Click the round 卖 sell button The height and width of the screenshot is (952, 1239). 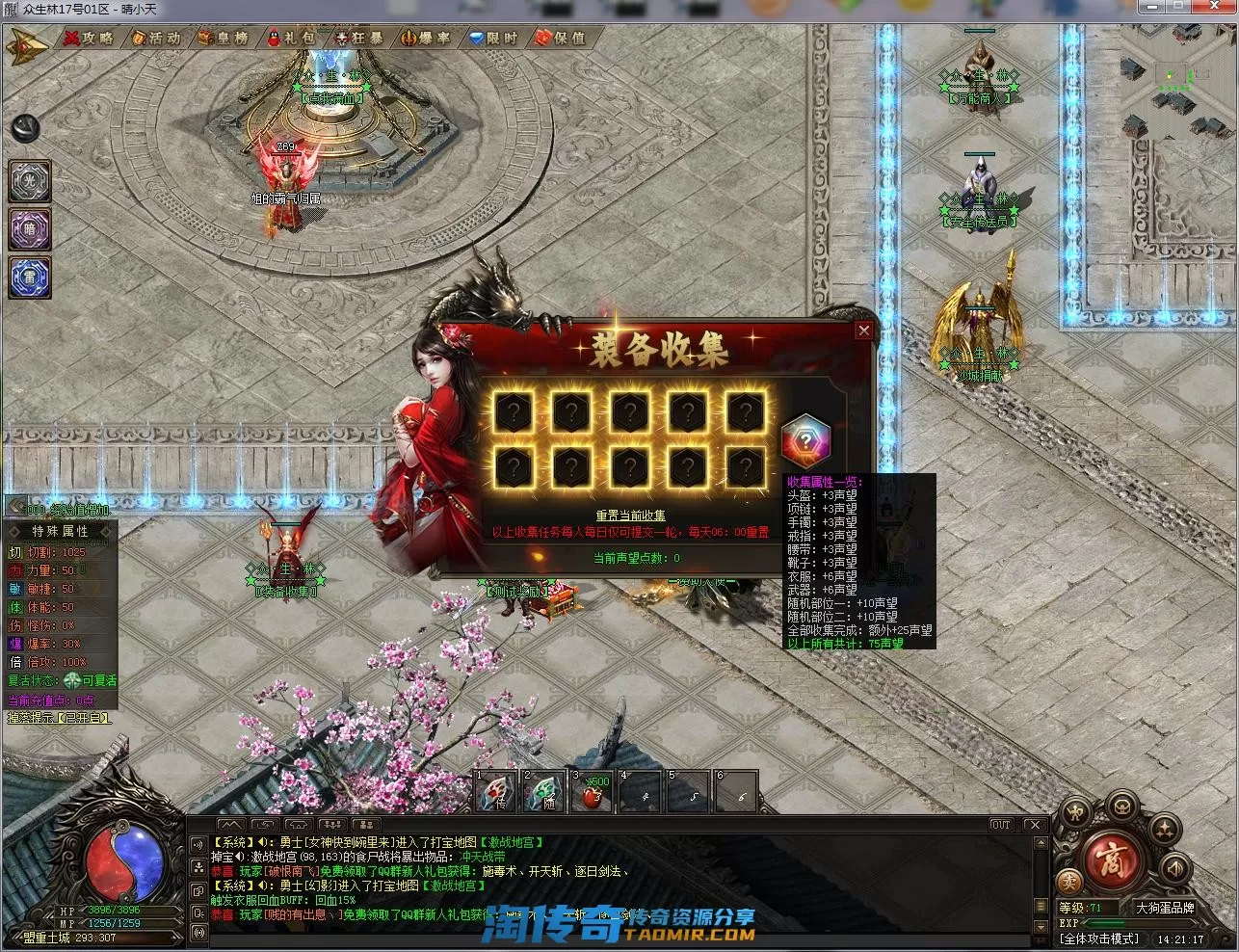[x=1068, y=881]
